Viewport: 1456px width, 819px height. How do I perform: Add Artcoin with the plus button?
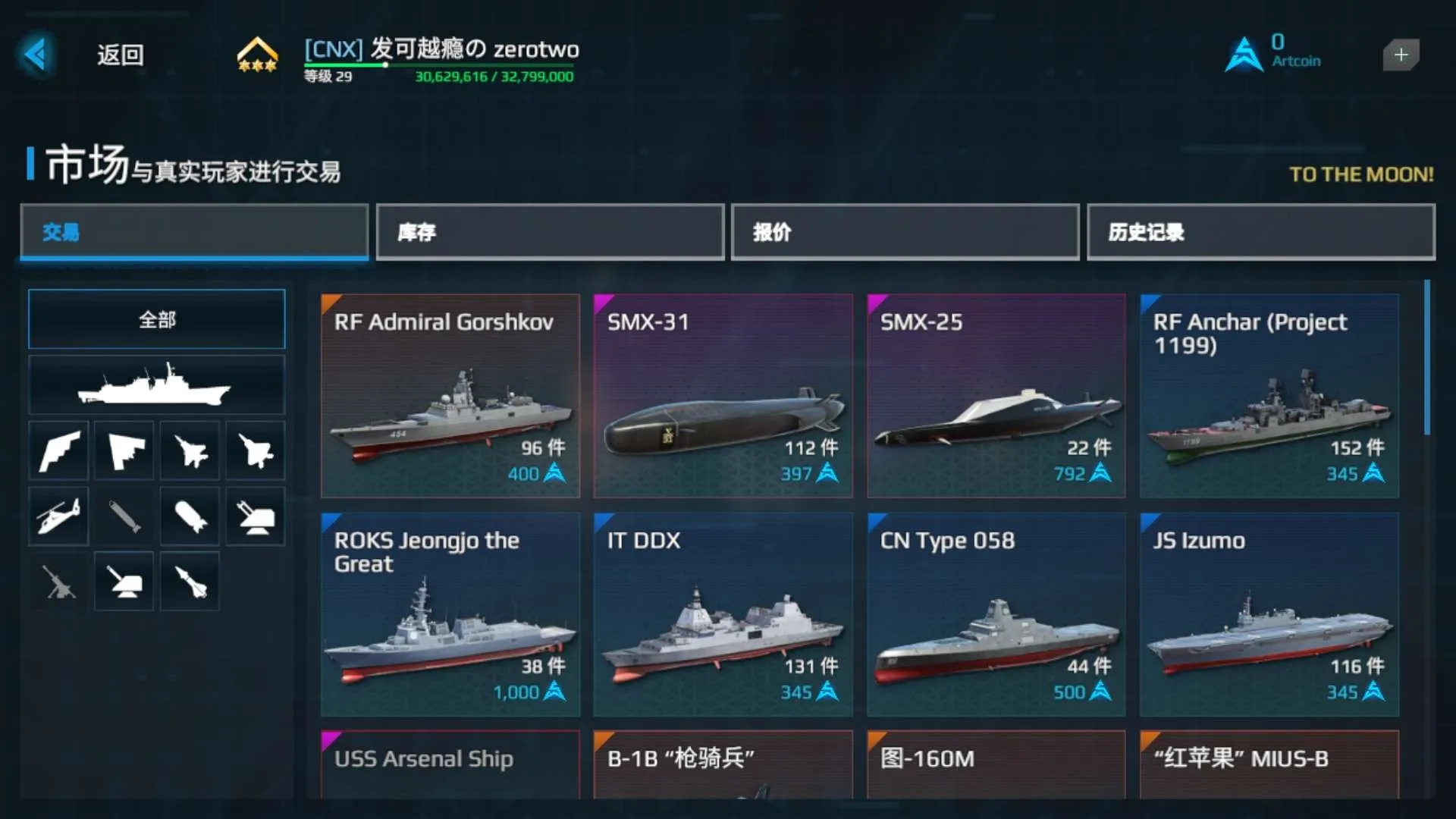tap(1400, 55)
